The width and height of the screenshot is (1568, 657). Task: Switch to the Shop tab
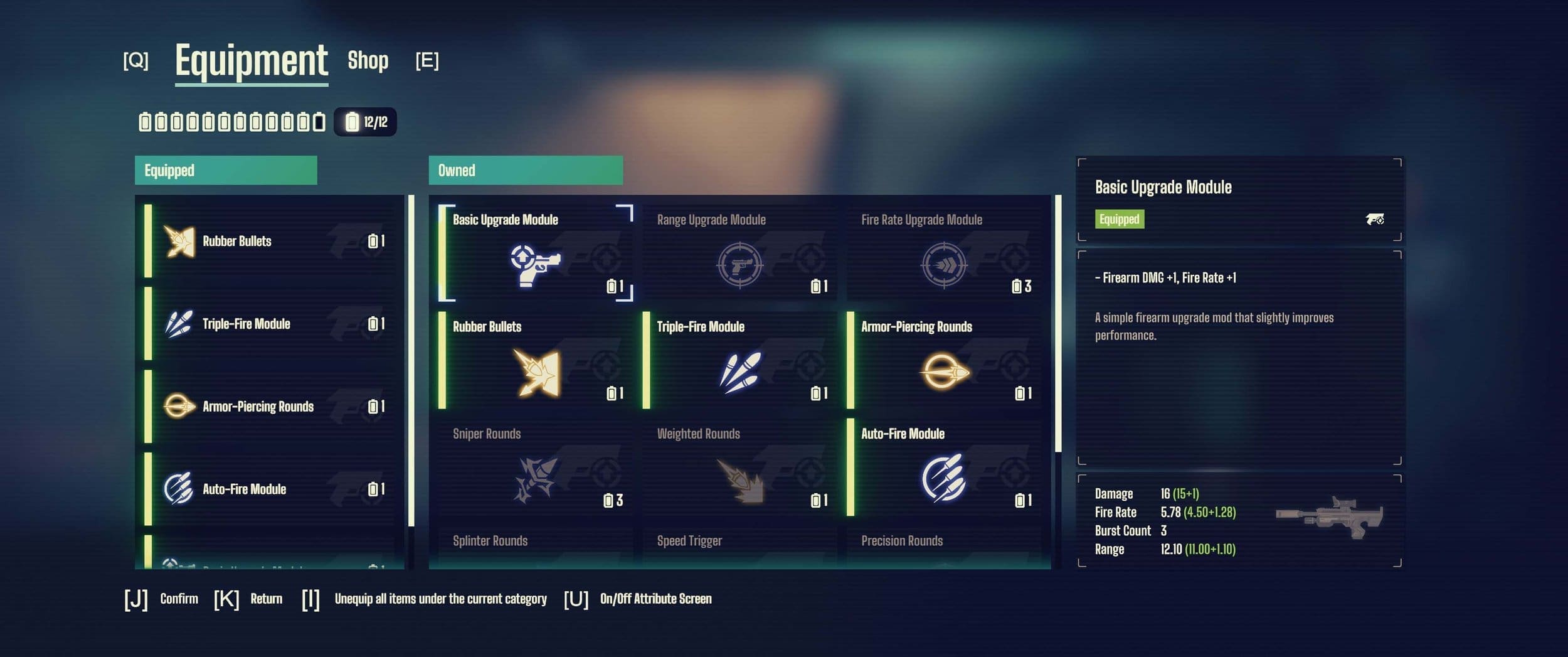pos(369,61)
